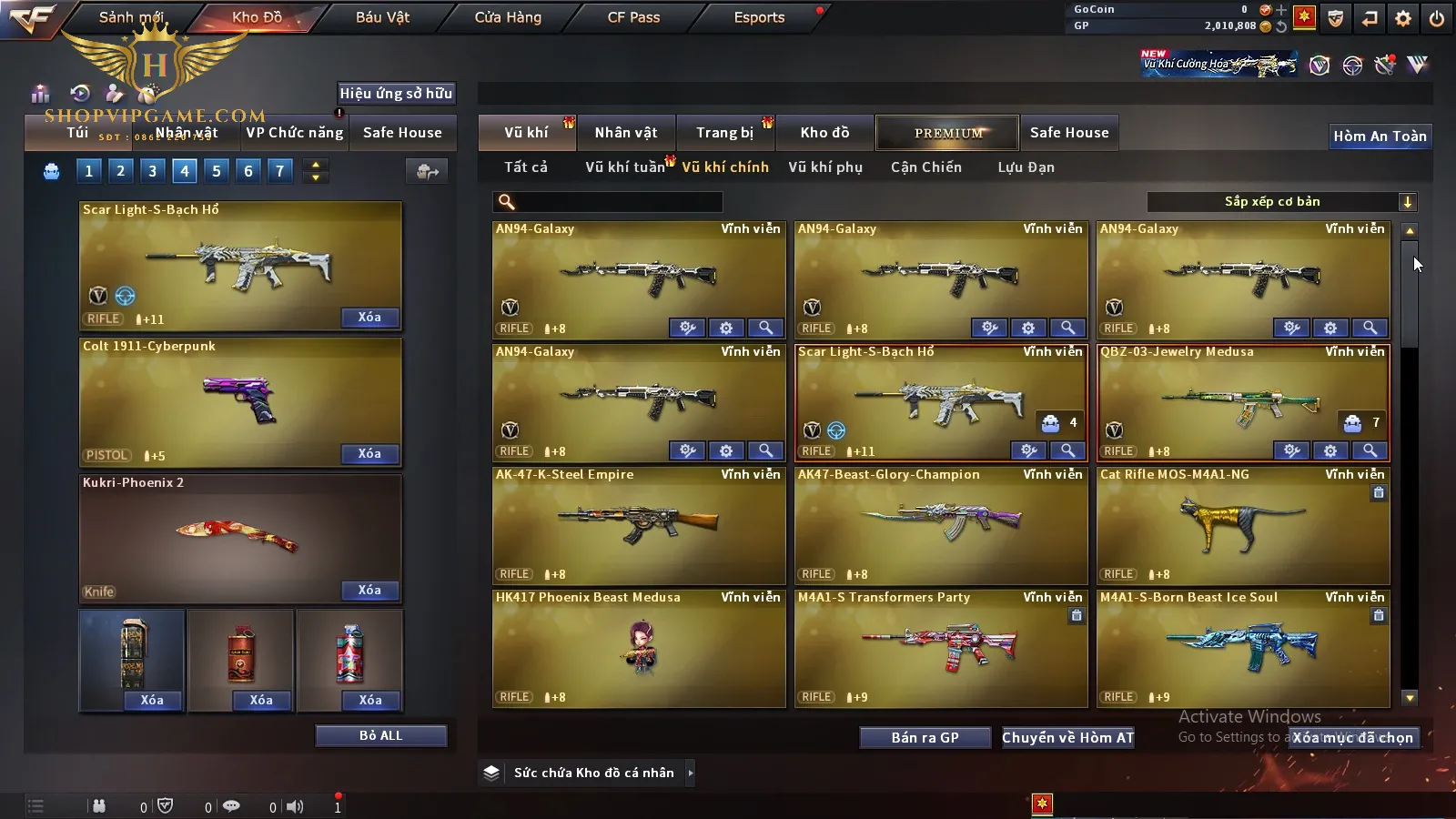
Task: Filter by Cận Chiến weapons
Action: click(x=925, y=167)
